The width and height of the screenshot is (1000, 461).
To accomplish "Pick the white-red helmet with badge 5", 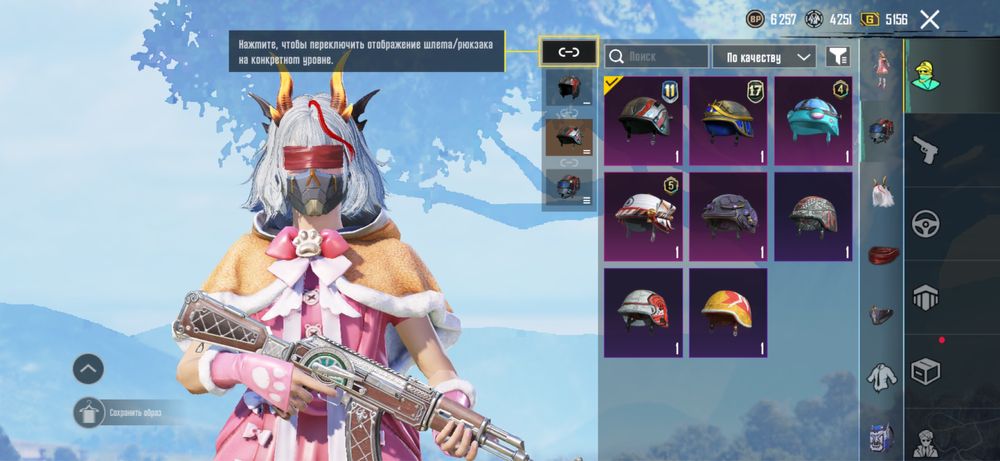I will pos(643,216).
